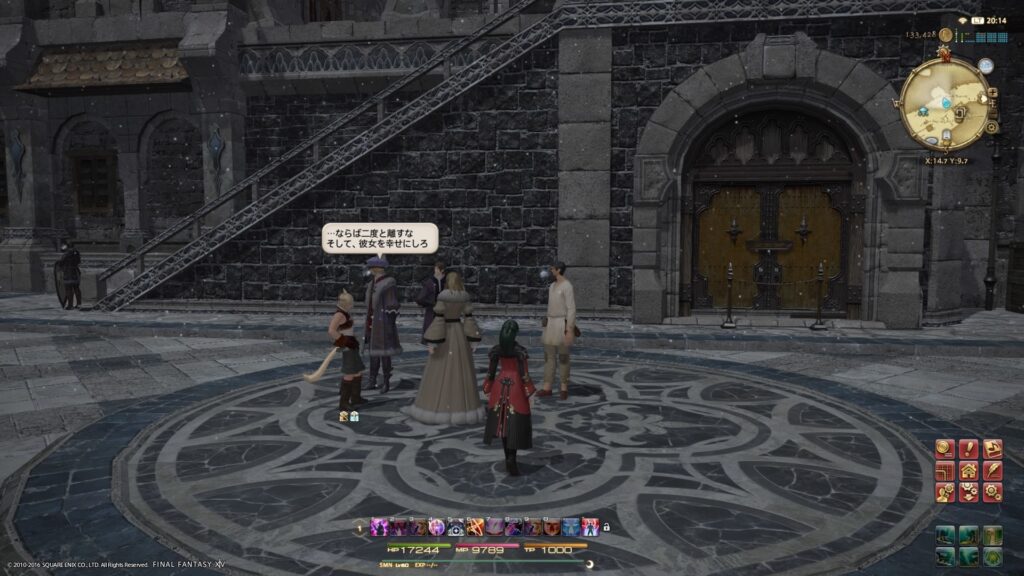Toggle the hotbar padlock icon
The image size is (1024, 576).
(x=606, y=527)
